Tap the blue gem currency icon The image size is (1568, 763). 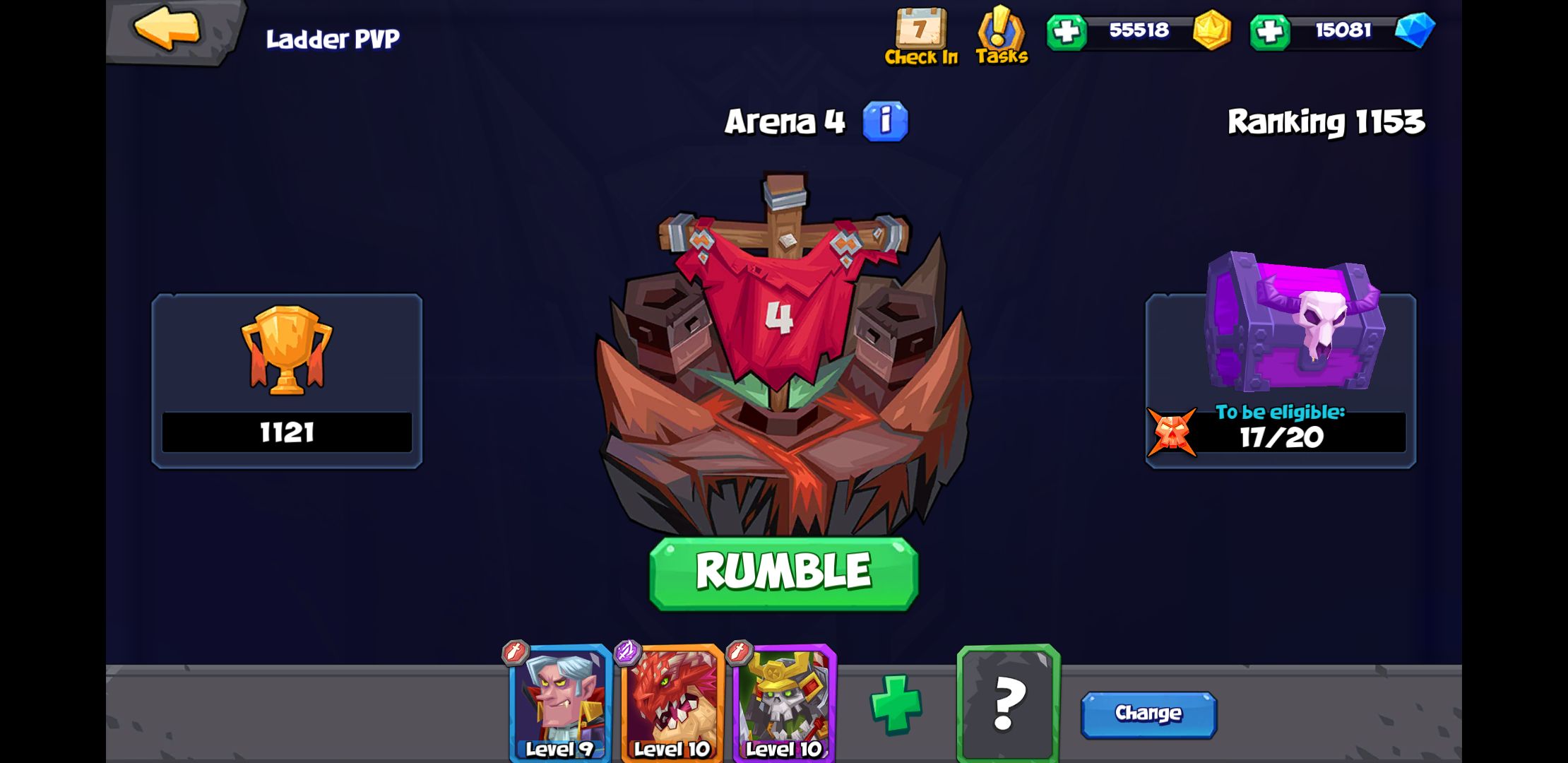coord(1418,32)
